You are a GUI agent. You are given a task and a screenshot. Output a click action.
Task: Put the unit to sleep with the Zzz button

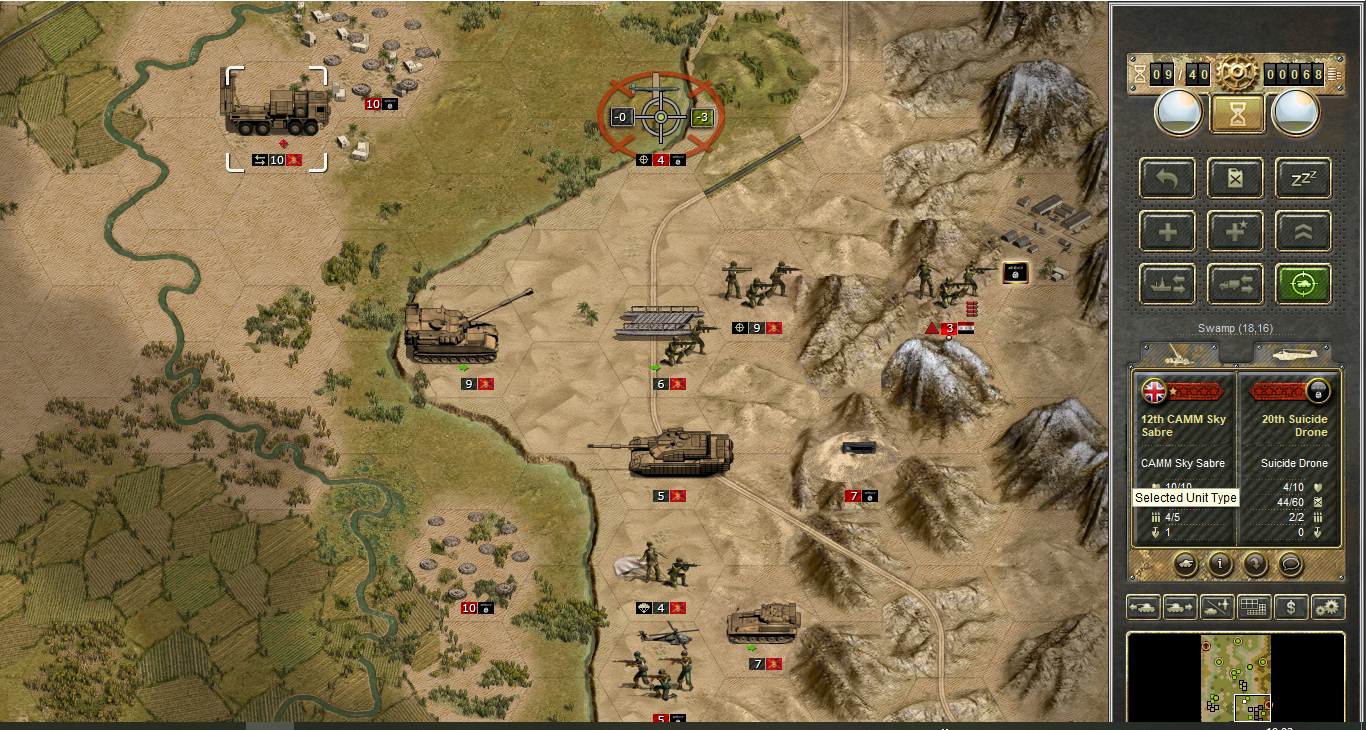1303,179
